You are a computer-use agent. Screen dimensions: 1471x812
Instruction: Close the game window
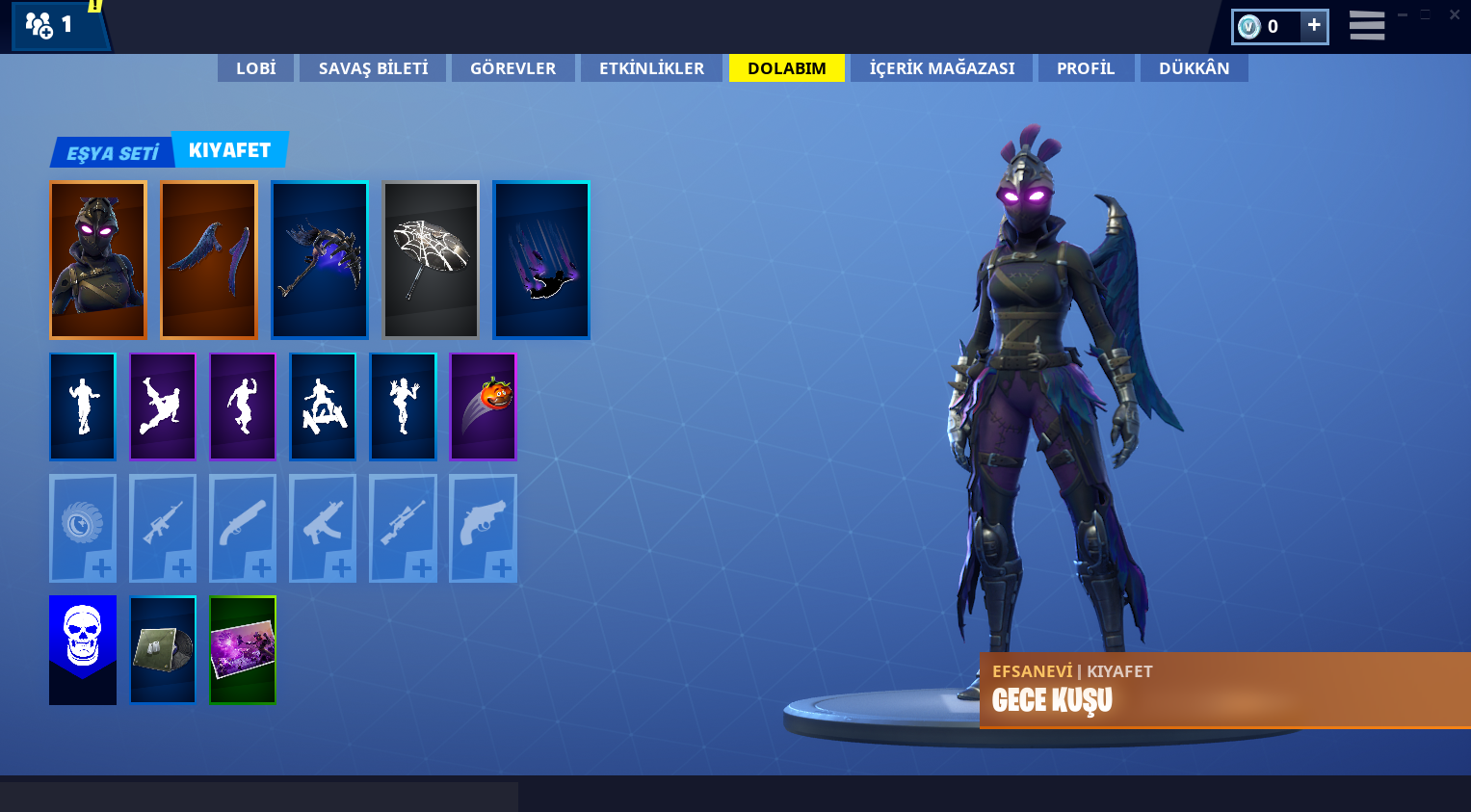click(1455, 14)
